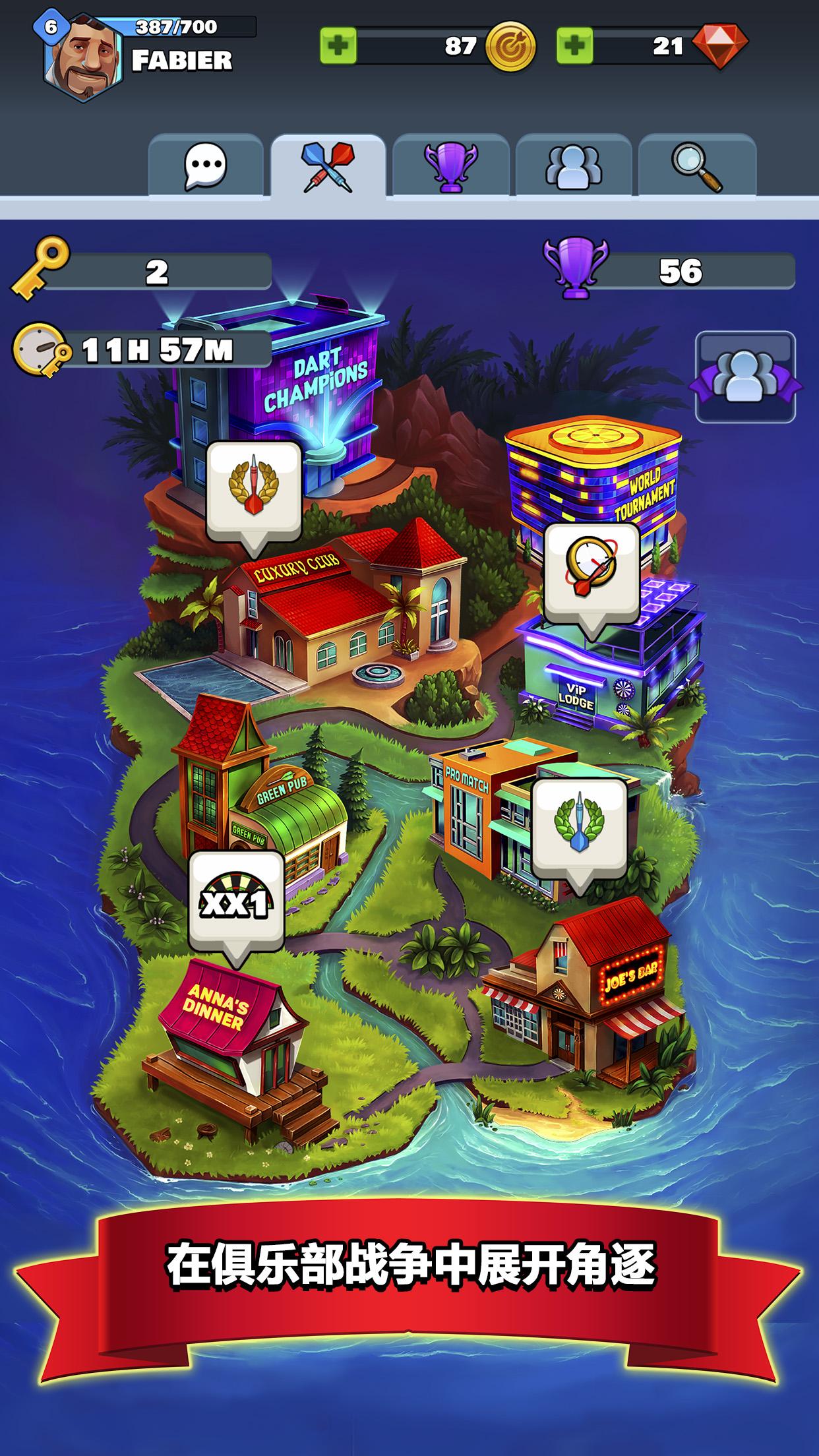Switch to the chat bubble tab
Viewport: 819px width, 1456px height.
206,166
